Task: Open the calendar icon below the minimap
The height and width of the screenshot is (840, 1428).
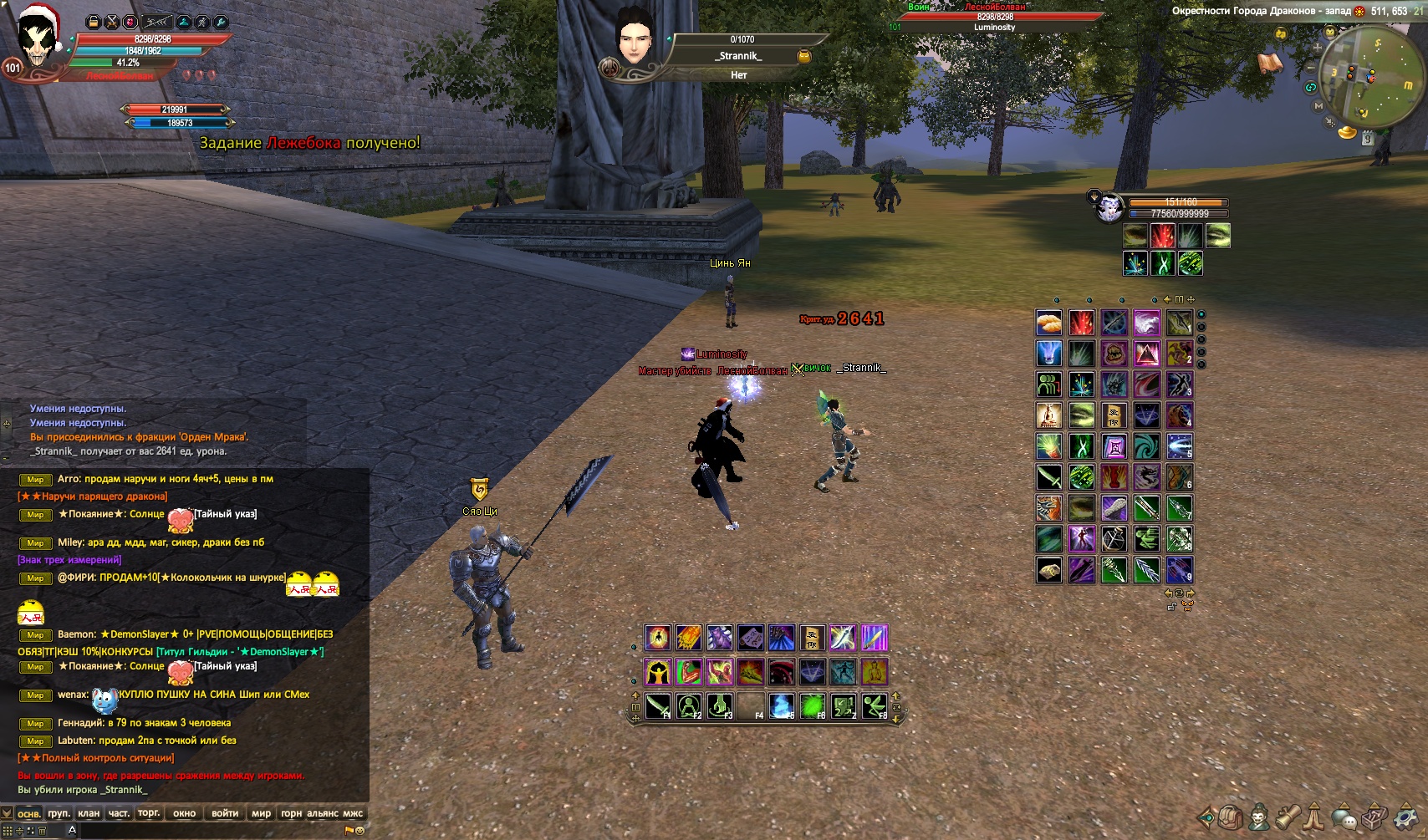Action: coord(1367,139)
